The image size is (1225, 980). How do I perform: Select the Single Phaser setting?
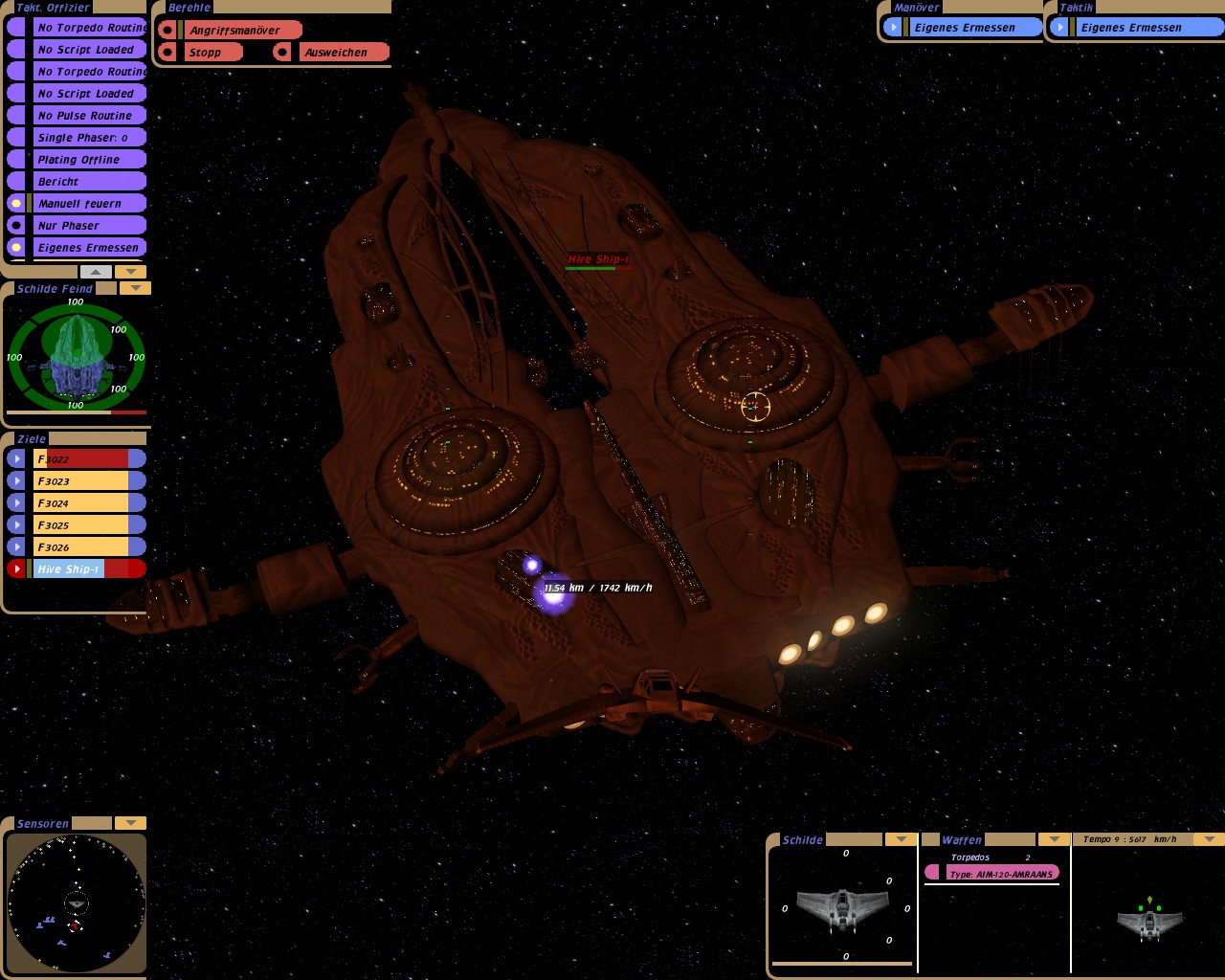coord(88,138)
